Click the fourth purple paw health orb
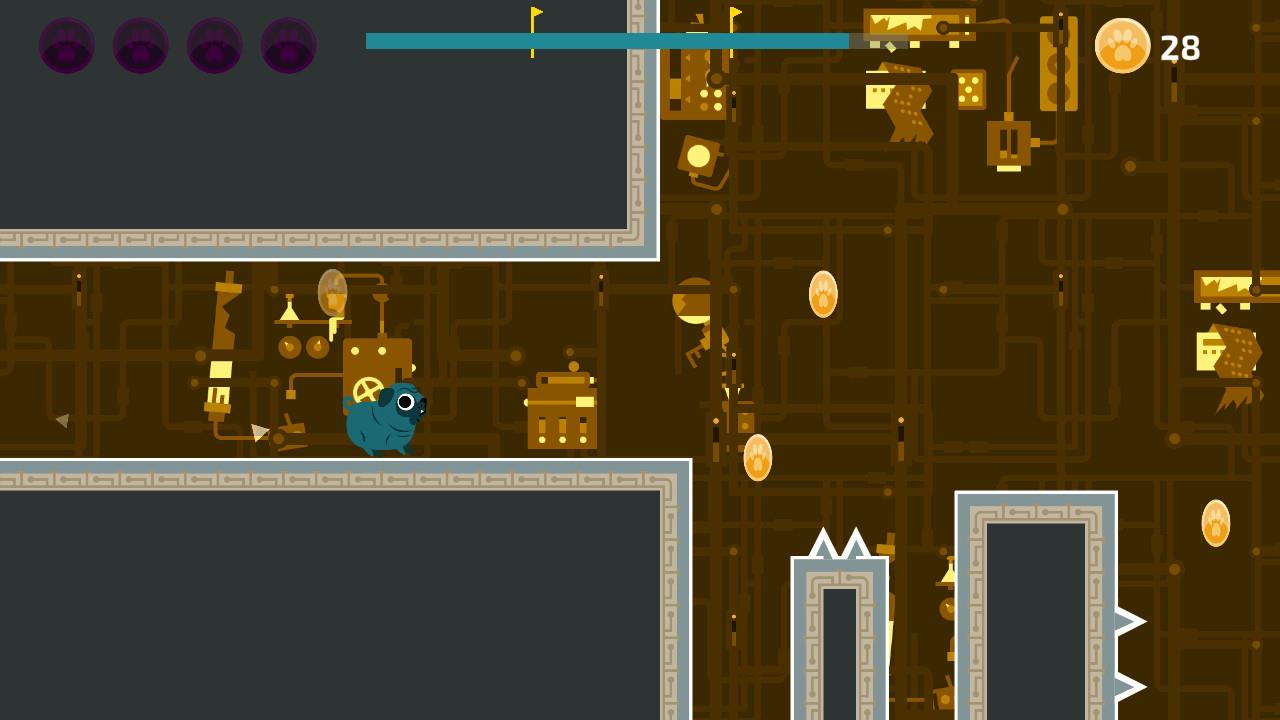This screenshot has height=720, width=1280. pos(289,46)
